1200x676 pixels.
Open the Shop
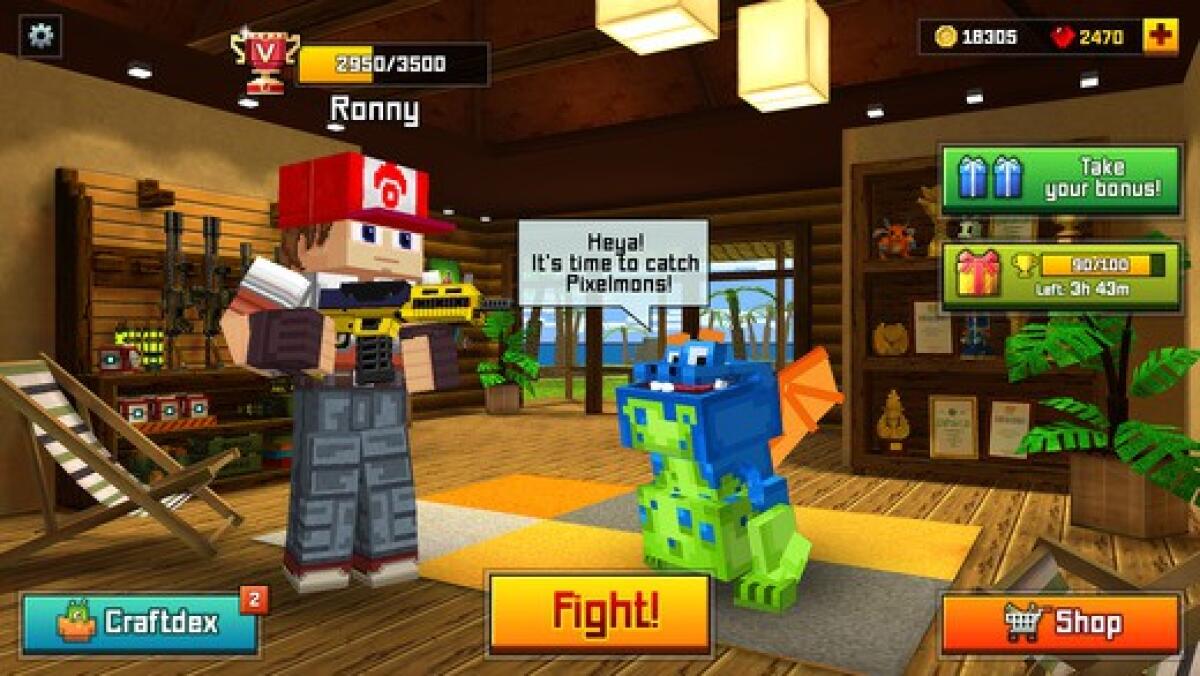[1060, 623]
